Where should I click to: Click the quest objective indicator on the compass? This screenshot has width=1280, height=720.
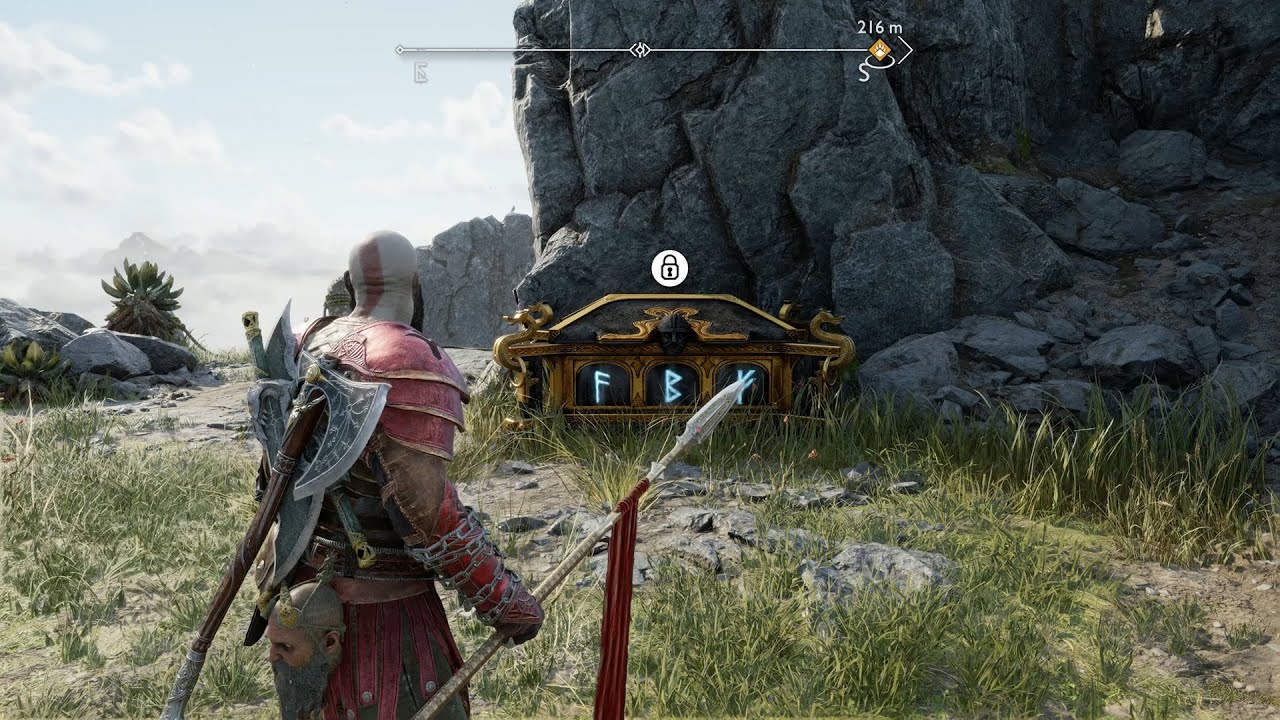click(x=879, y=48)
